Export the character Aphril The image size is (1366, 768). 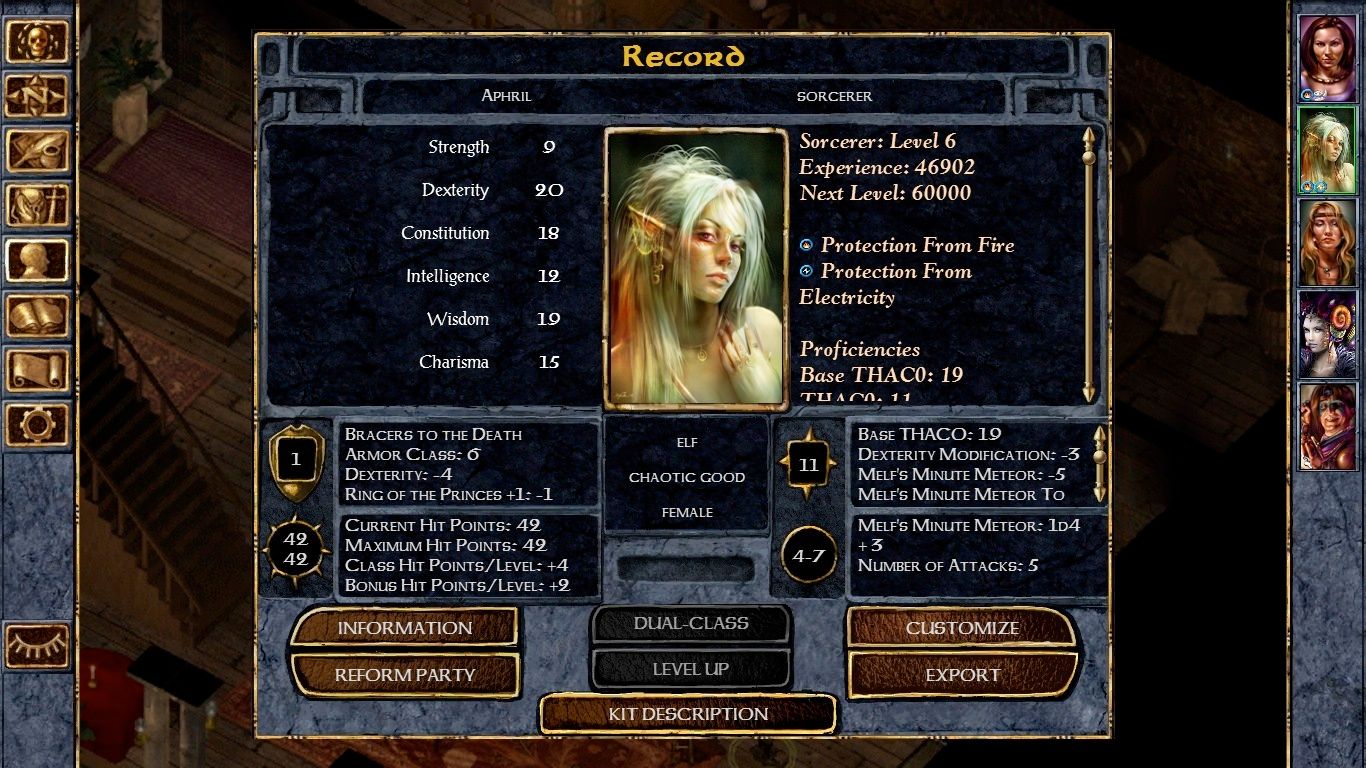tap(962, 675)
